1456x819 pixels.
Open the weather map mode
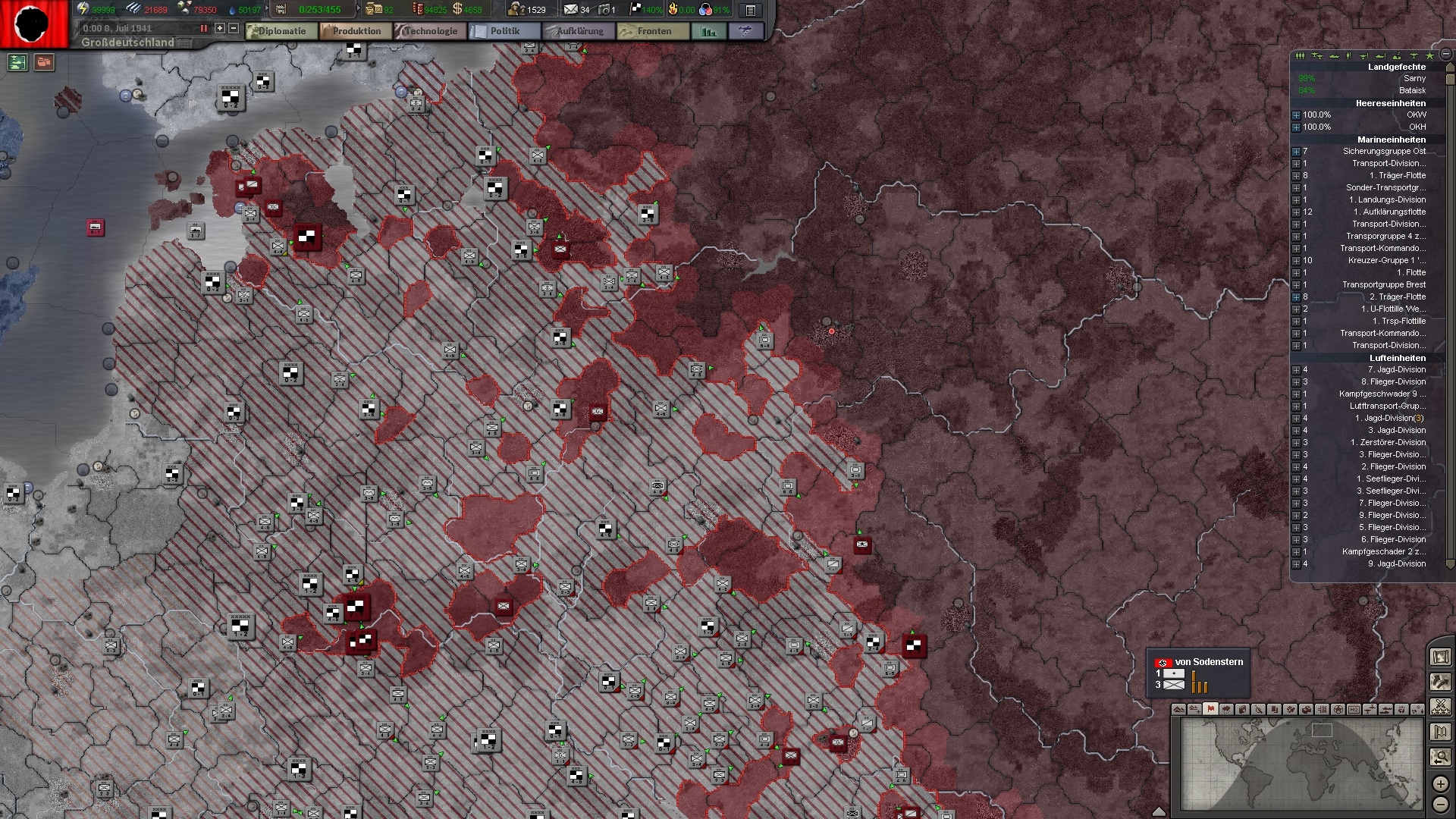click(x=1225, y=711)
